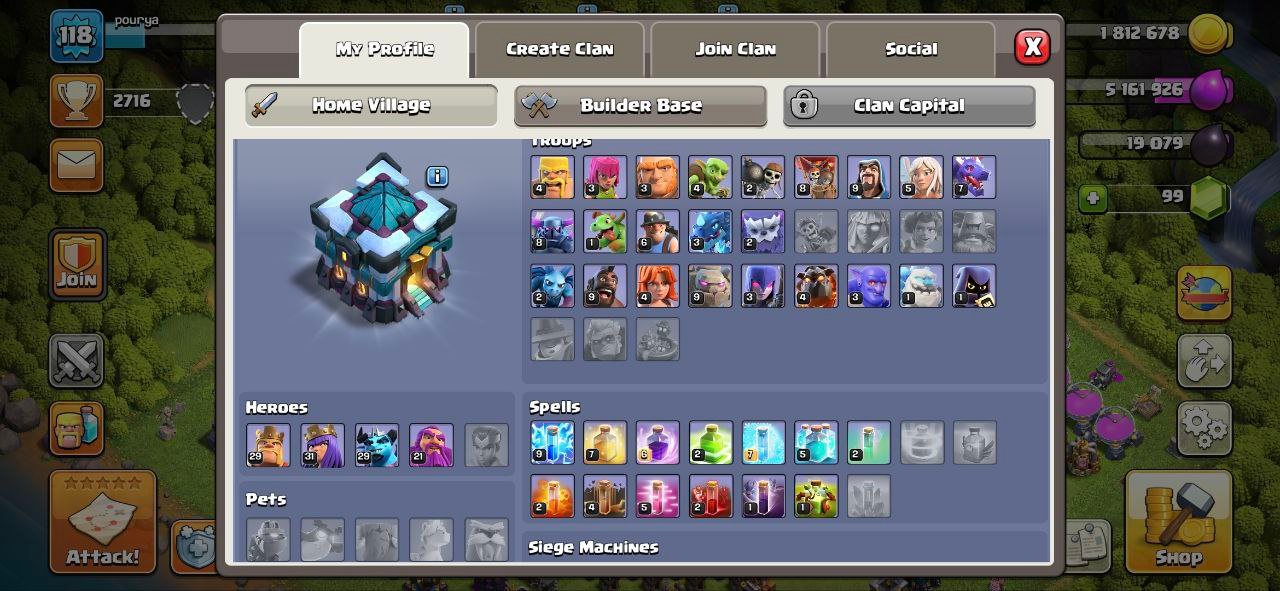
Task: Open the Shop
Action: point(1177,521)
